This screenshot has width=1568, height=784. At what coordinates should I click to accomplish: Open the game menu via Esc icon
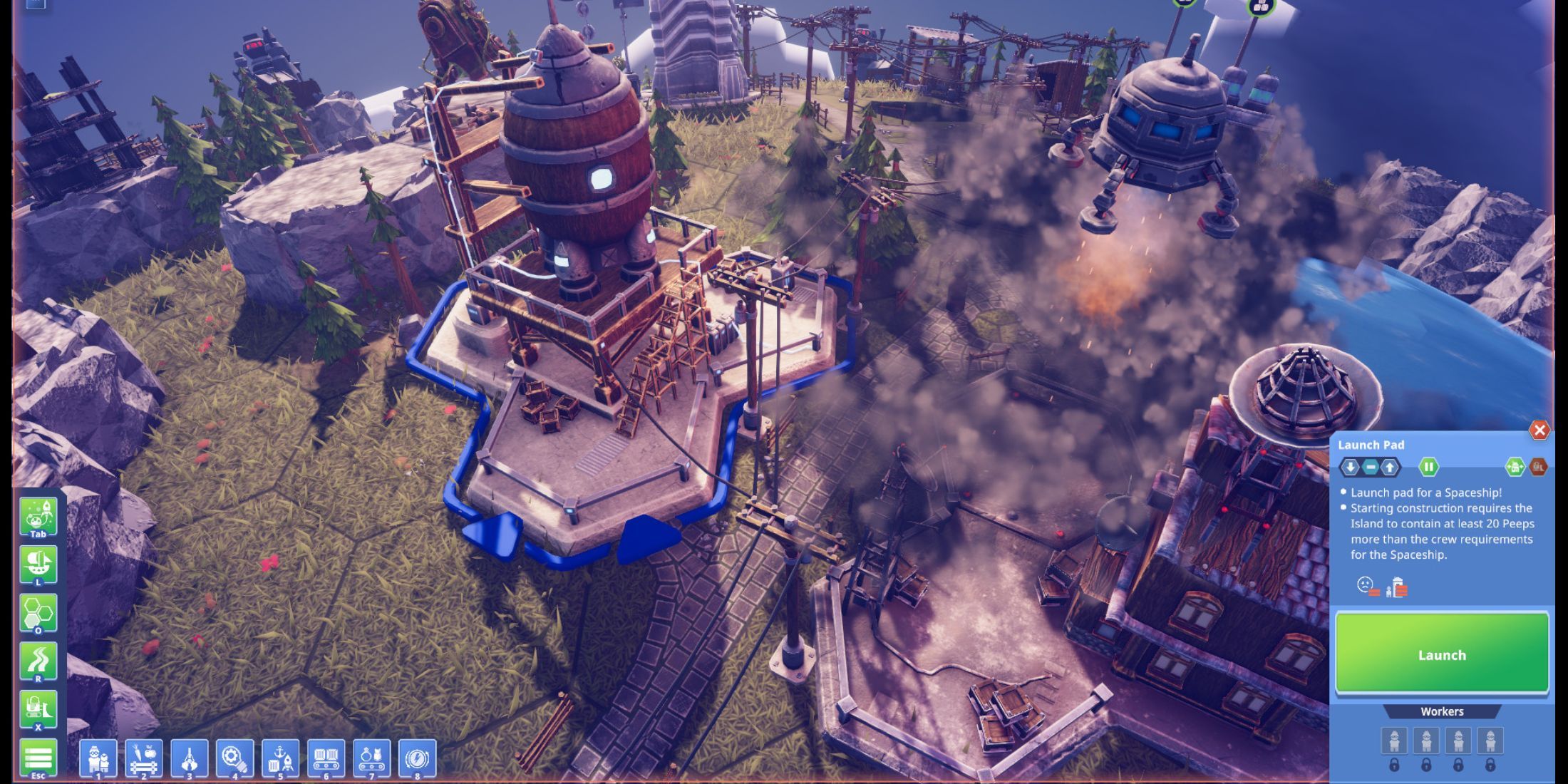click(39, 757)
